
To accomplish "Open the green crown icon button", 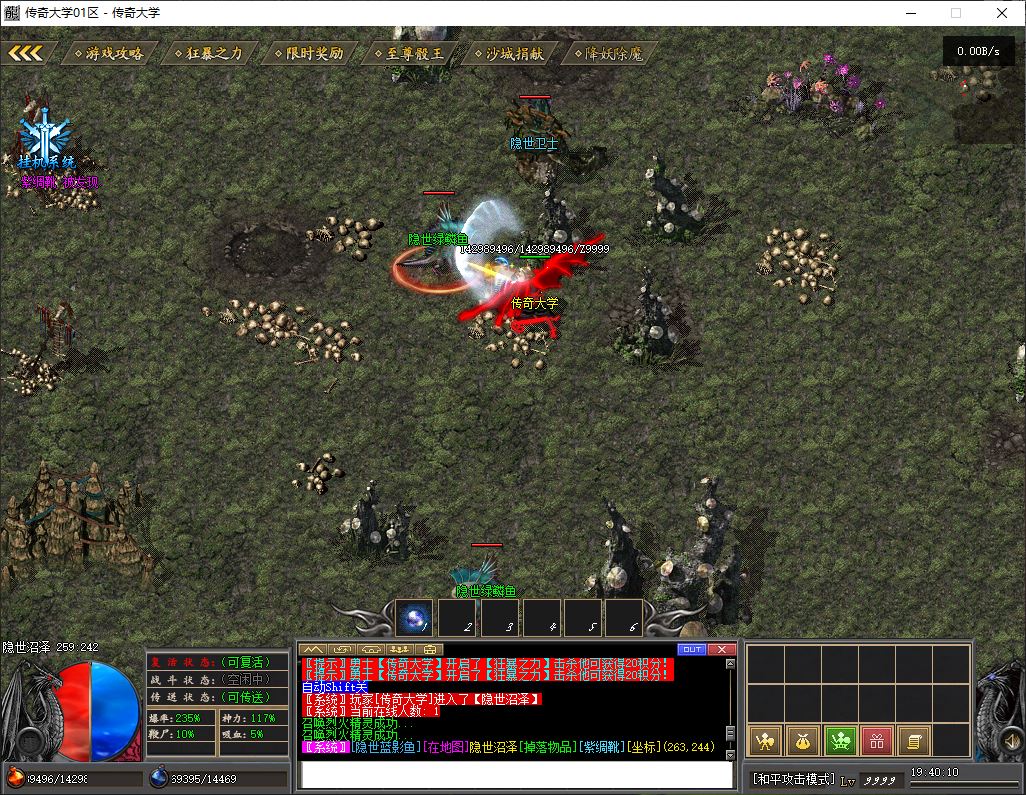I will tap(839, 741).
